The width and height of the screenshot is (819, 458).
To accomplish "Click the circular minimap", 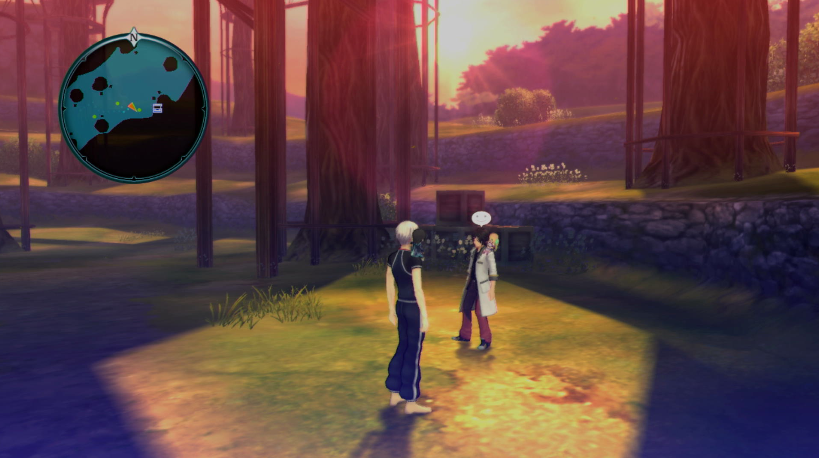I will (x=133, y=107).
